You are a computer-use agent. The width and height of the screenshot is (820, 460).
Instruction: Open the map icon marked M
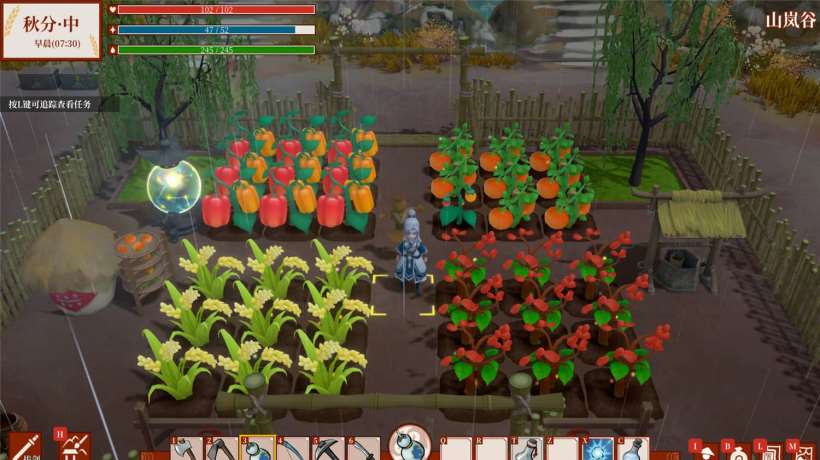[802, 452]
